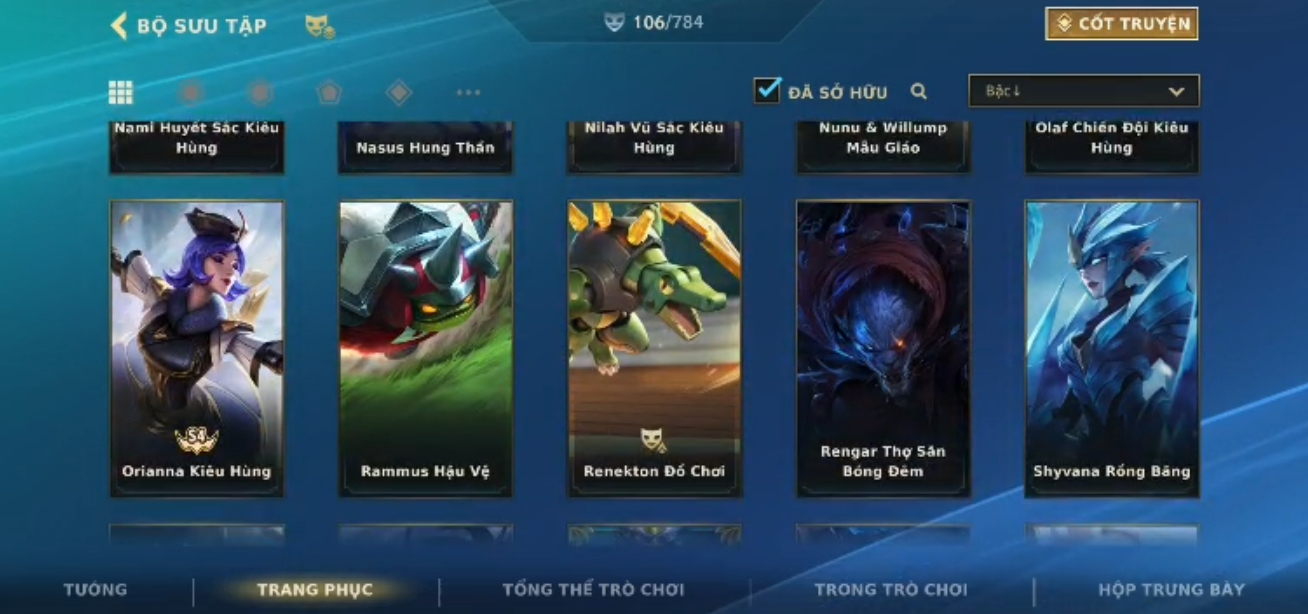This screenshot has height=614, width=1308.
Task: Open the search magnifier icon
Action: [x=919, y=92]
